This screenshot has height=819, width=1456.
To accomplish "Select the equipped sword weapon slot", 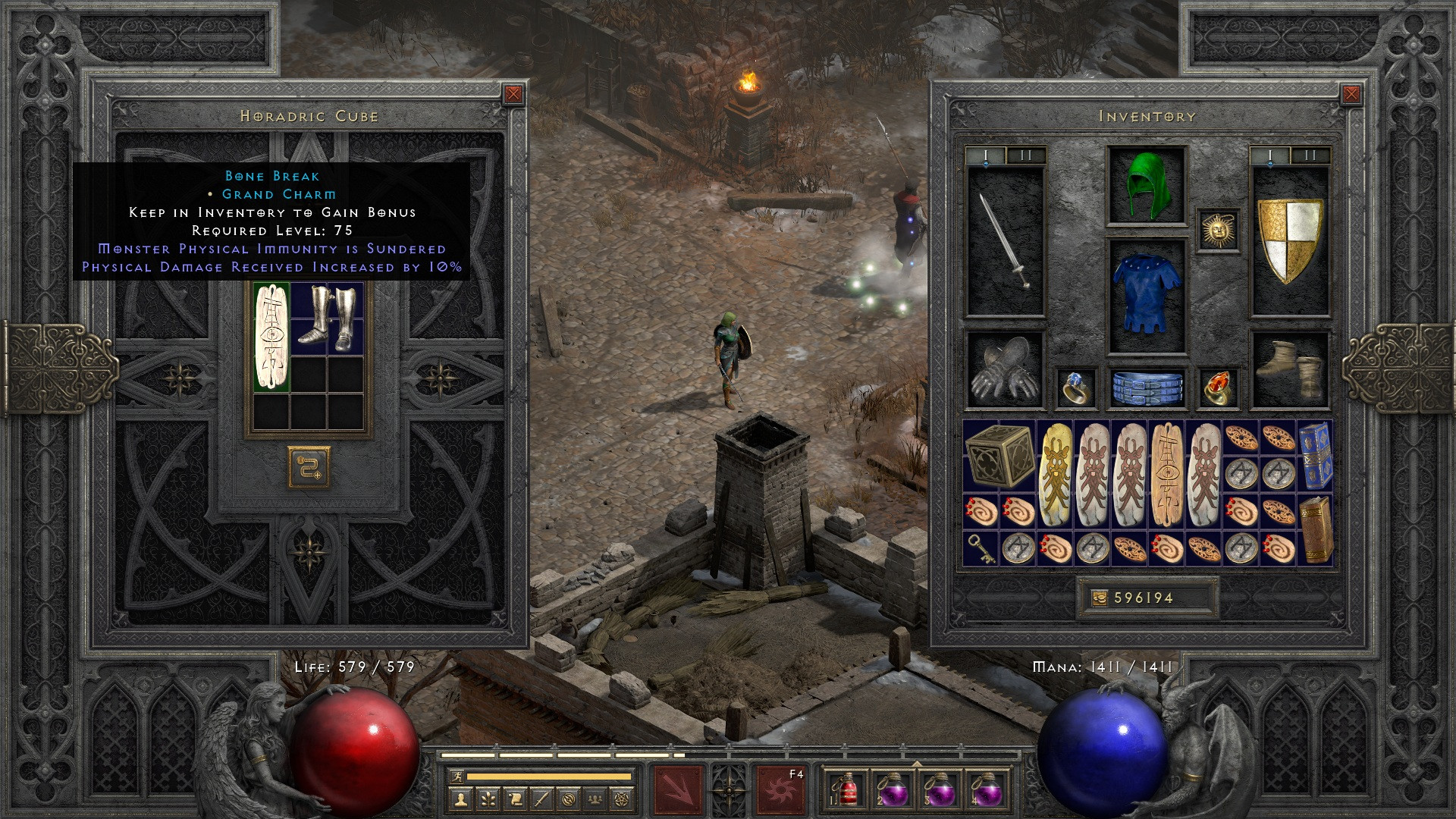I will (x=1005, y=240).
